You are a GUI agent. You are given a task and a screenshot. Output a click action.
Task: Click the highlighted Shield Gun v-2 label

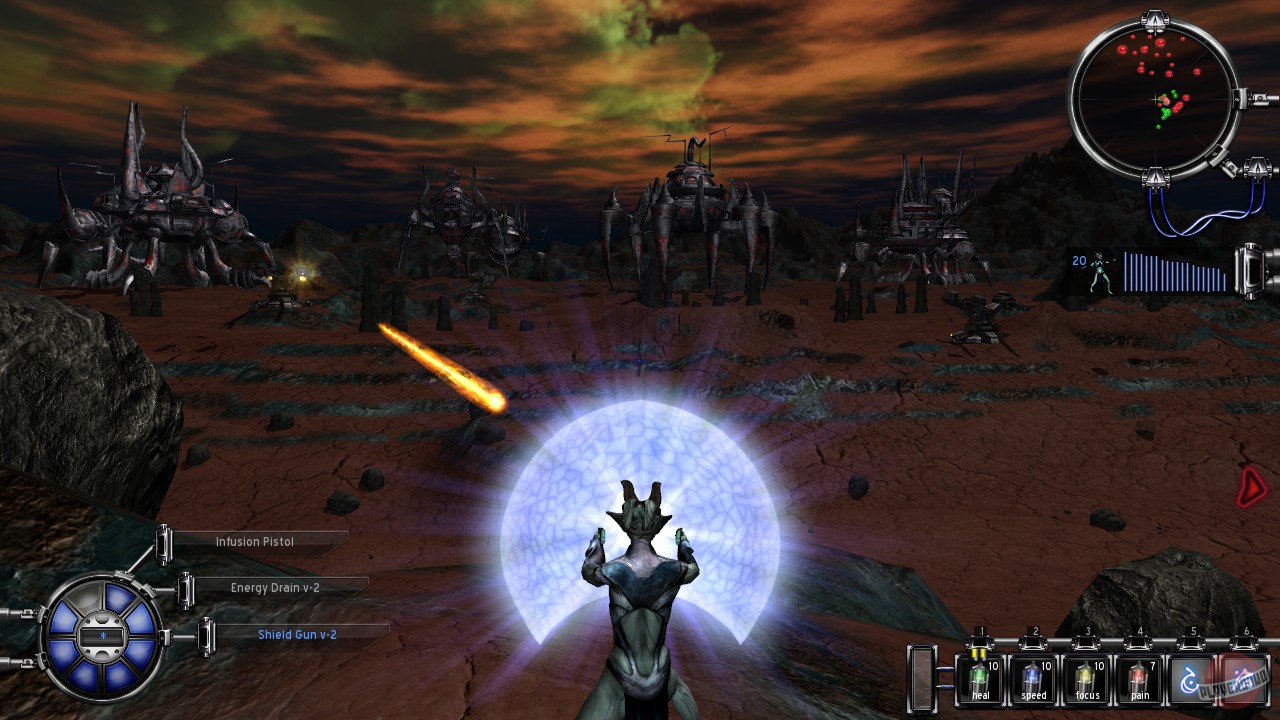(x=296, y=634)
